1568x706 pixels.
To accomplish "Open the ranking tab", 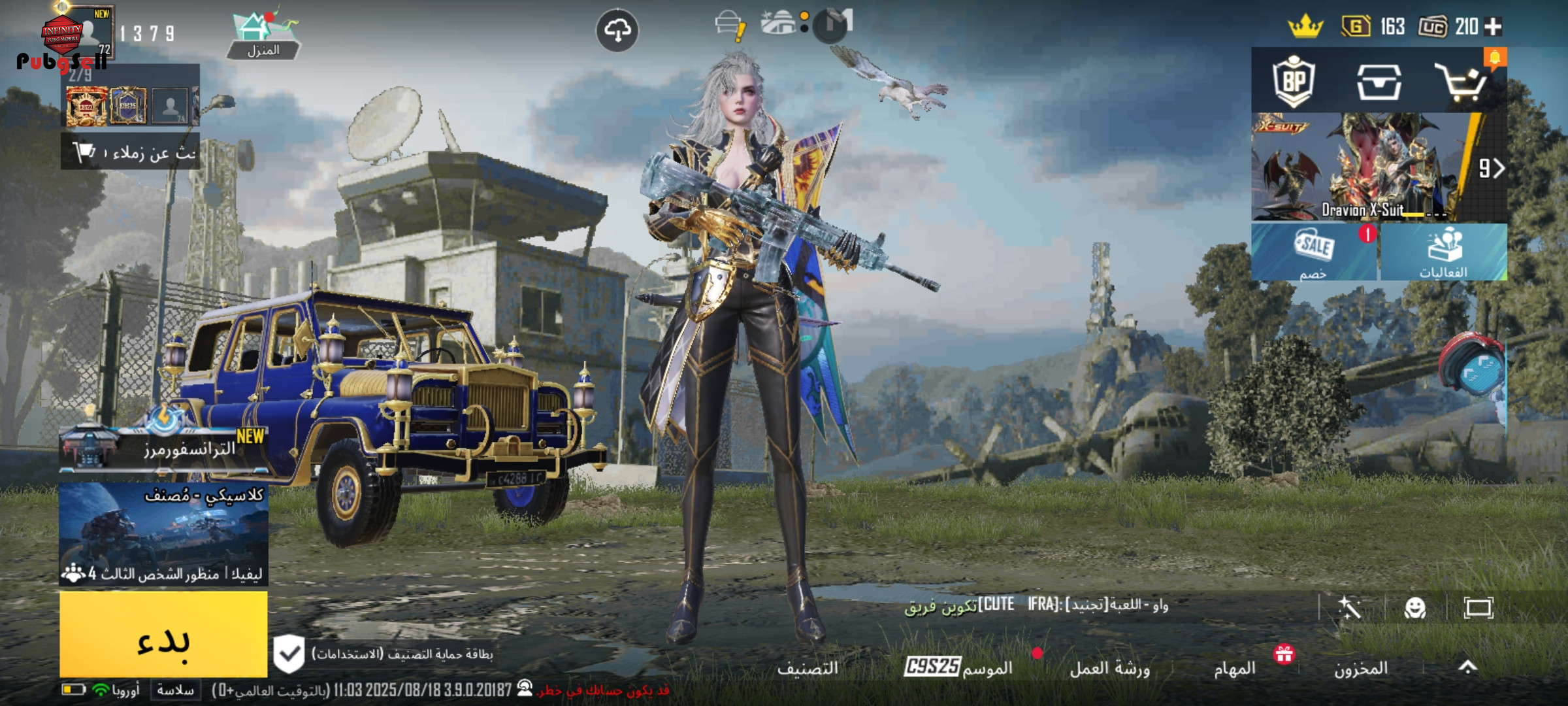I will click(808, 668).
